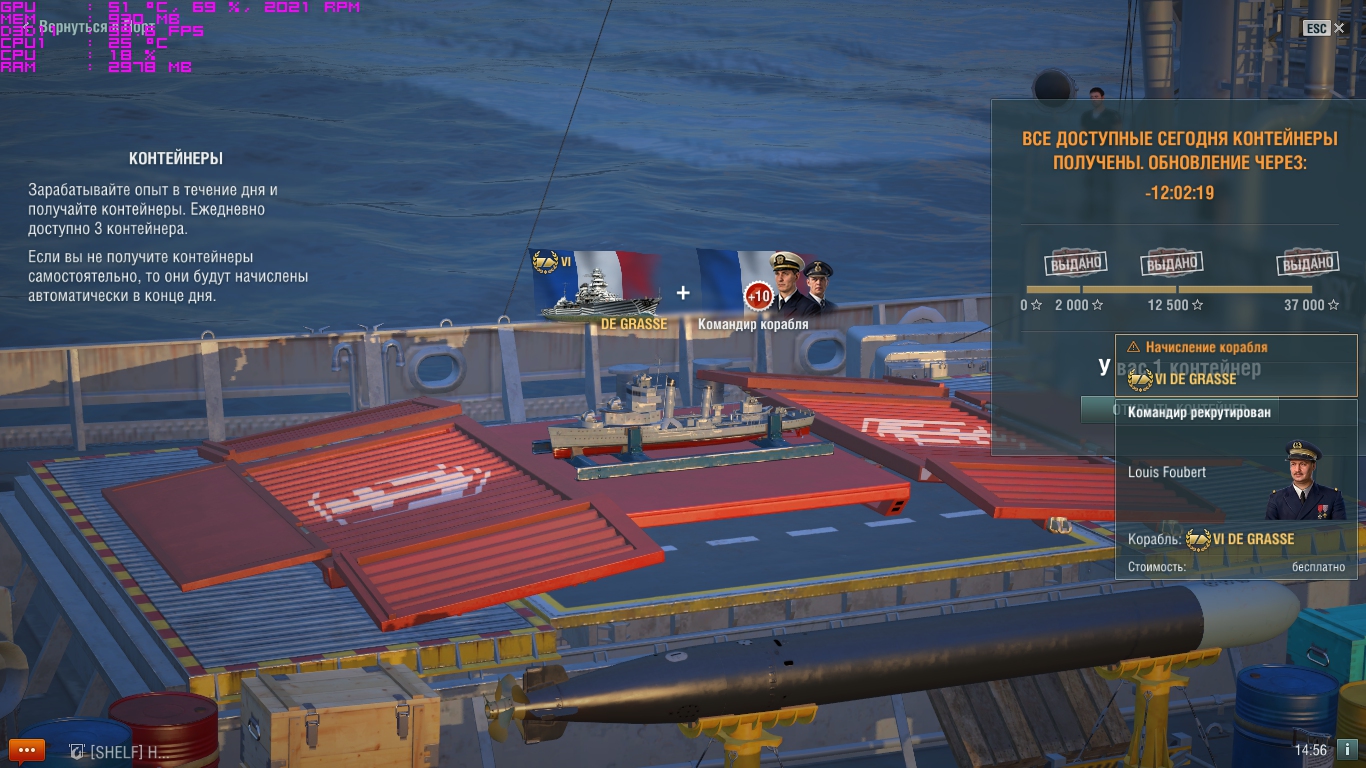Open the orange chat bubble button
Viewport: 1366px width, 768px height.
(x=26, y=749)
